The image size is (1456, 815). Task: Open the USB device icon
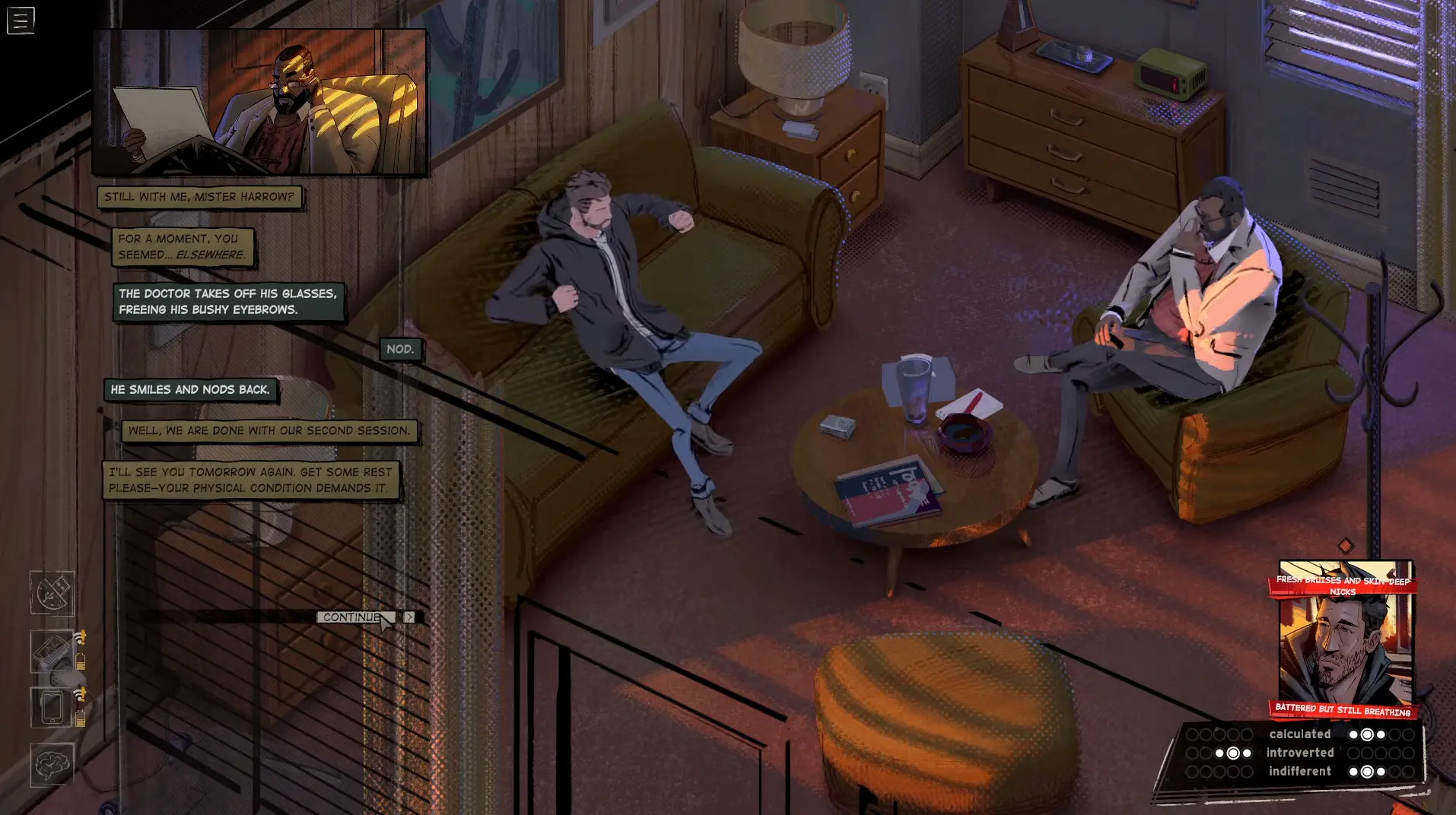coord(52,593)
